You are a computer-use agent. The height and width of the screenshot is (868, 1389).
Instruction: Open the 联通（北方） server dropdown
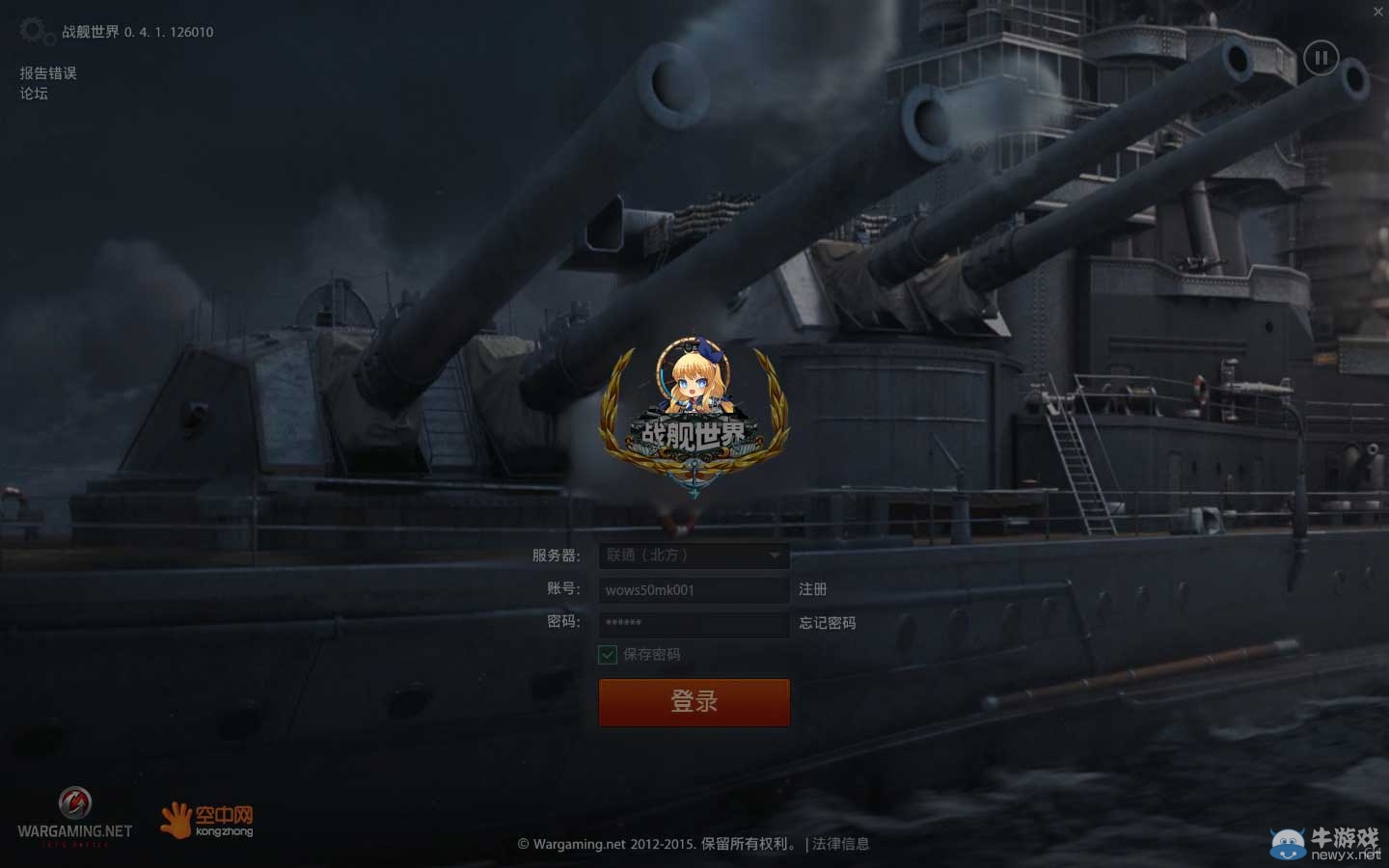[x=694, y=556]
